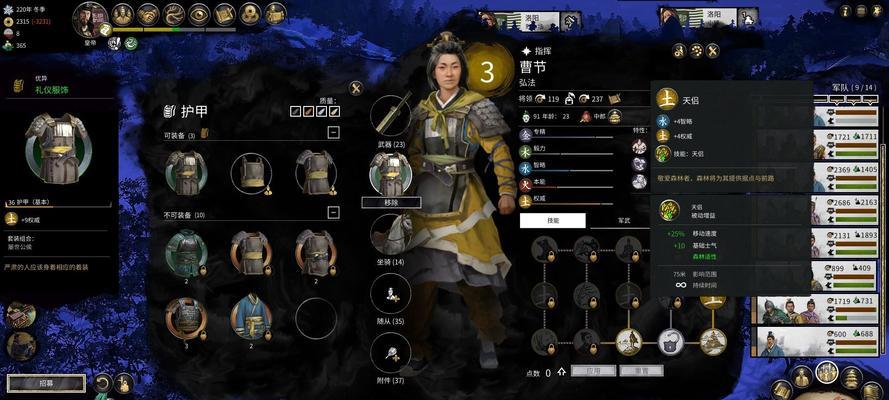
Task: Open the 附件 accessory slot
Action: tap(391, 353)
